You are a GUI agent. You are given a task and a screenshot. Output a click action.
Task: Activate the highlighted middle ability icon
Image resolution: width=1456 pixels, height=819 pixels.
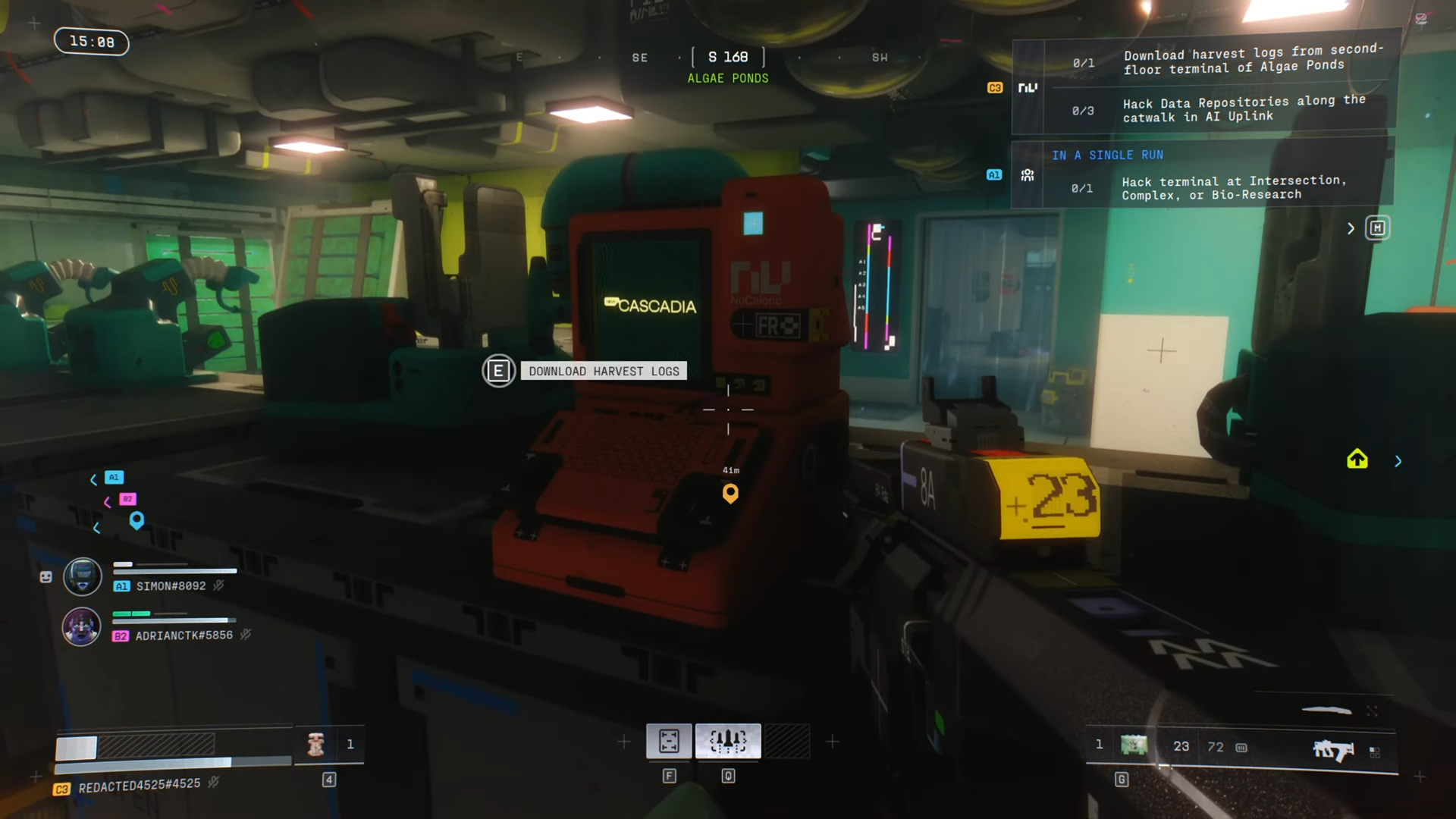click(728, 741)
